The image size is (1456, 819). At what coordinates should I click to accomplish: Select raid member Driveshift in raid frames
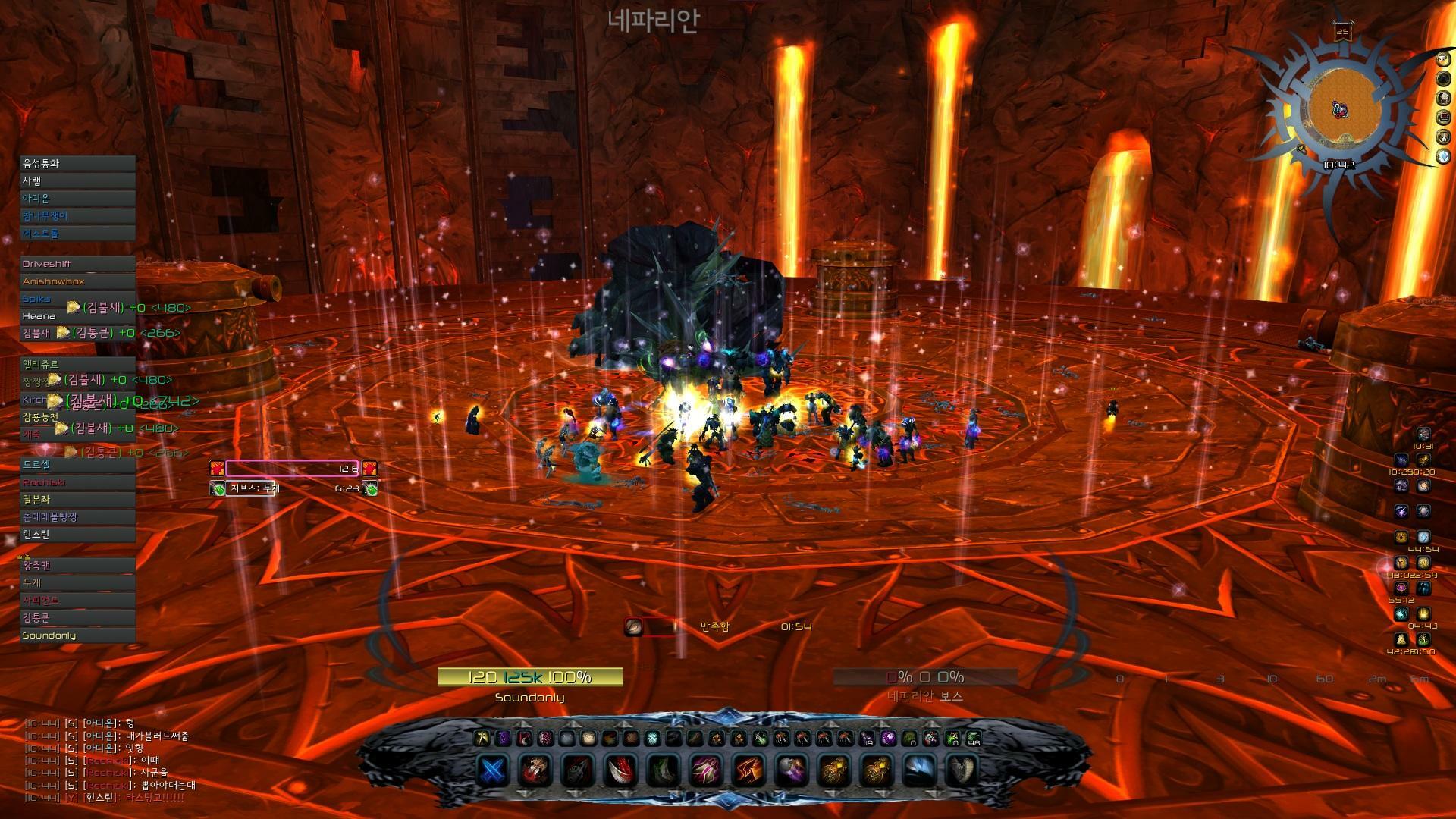point(77,264)
